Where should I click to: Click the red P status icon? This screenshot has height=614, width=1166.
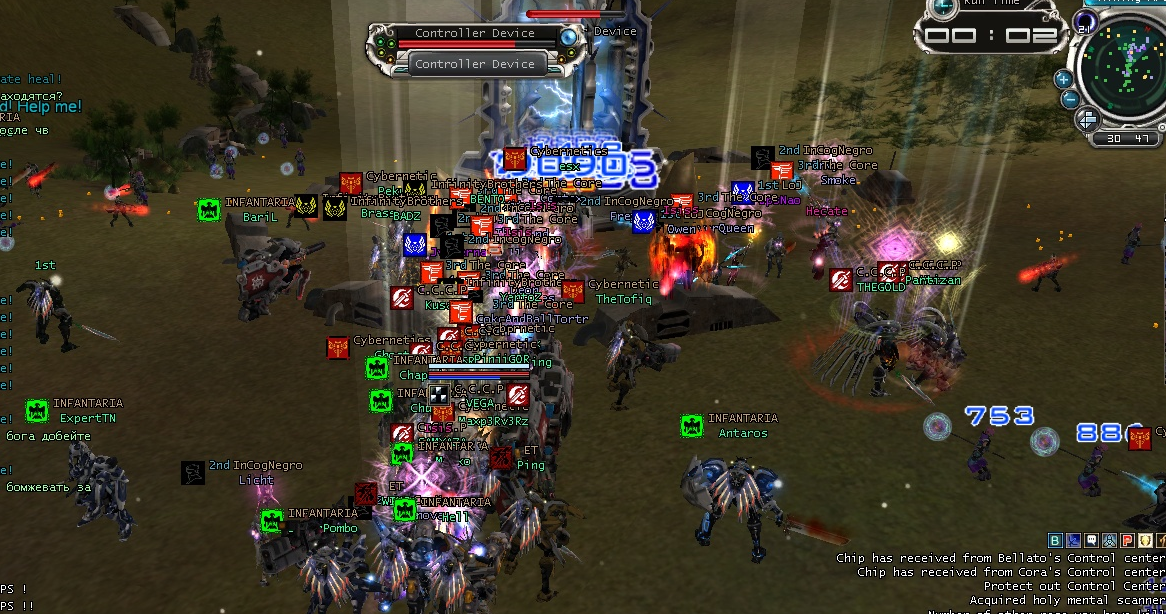1127,540
